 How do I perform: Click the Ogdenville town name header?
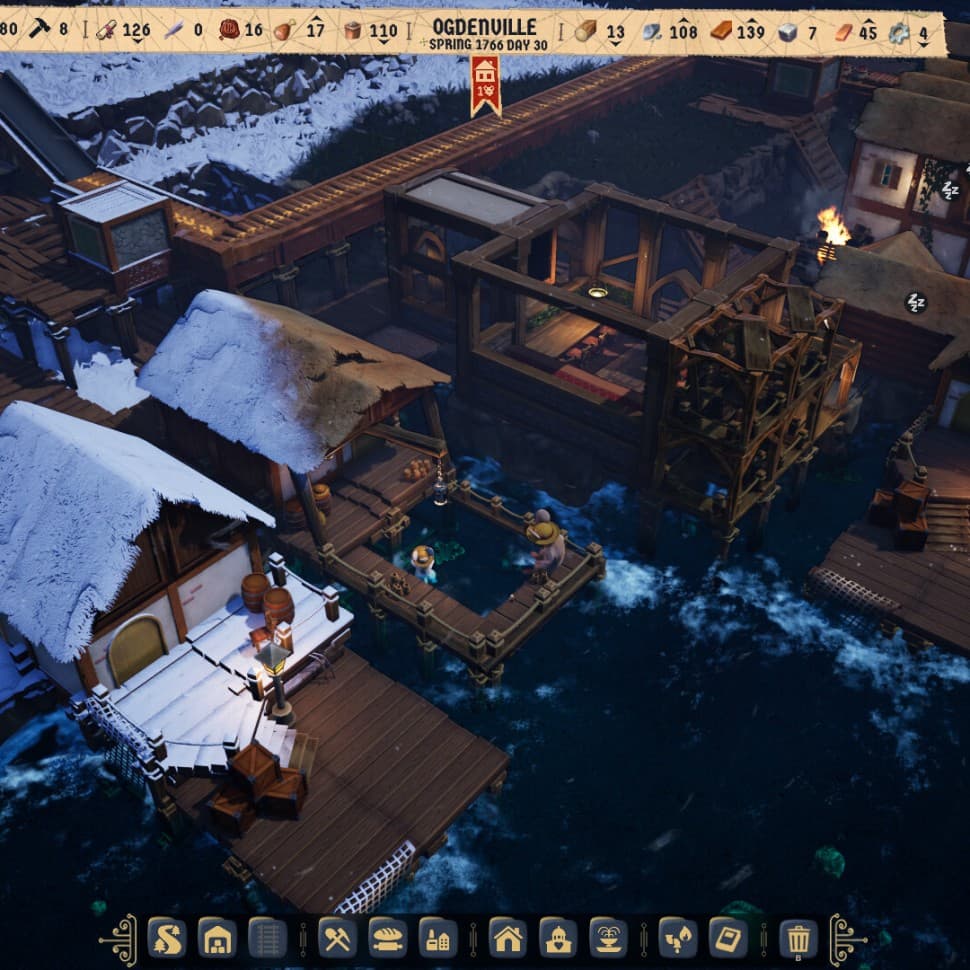[x=485, y=27]
